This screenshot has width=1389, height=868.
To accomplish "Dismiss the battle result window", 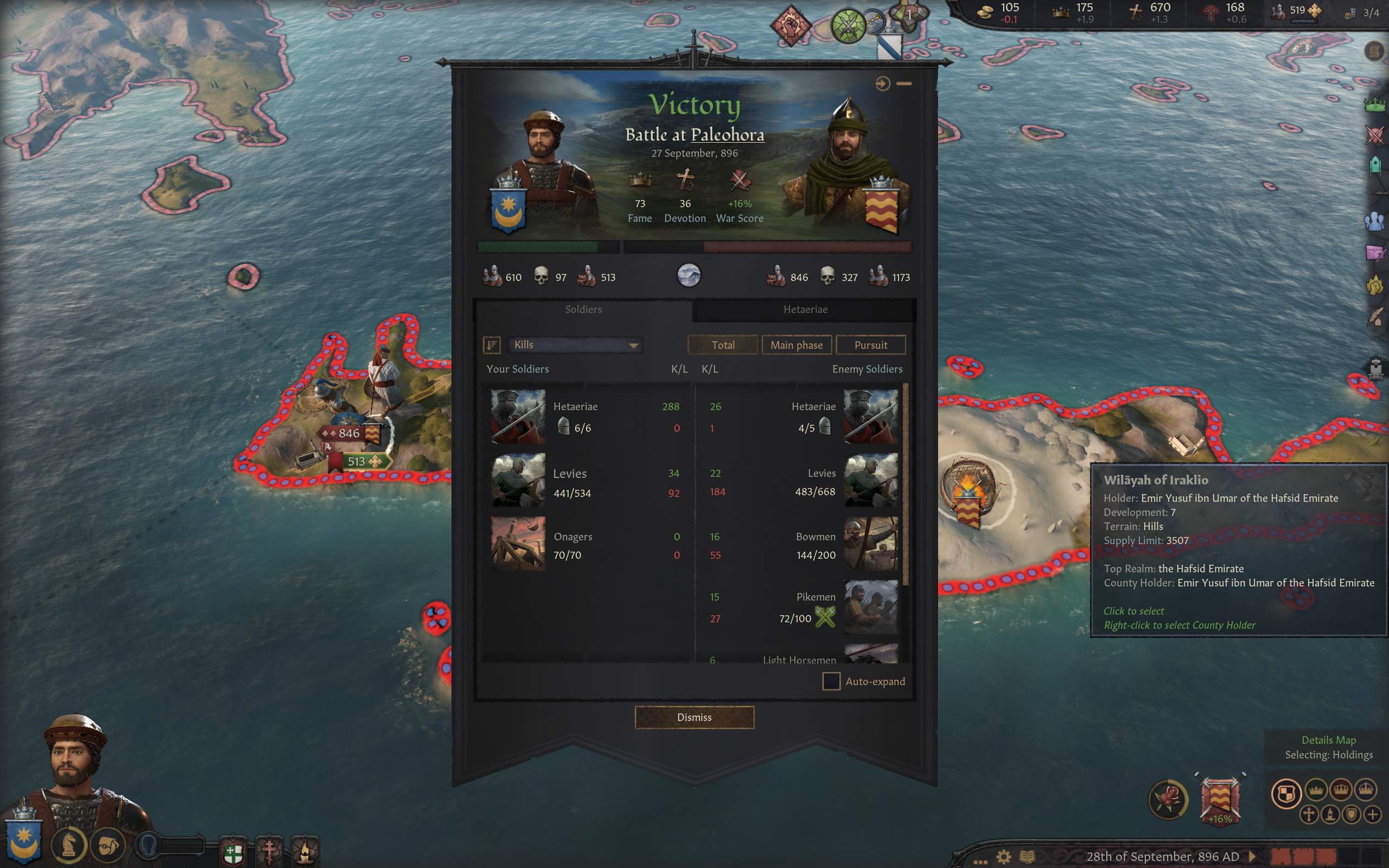I will tap(694, 717).
